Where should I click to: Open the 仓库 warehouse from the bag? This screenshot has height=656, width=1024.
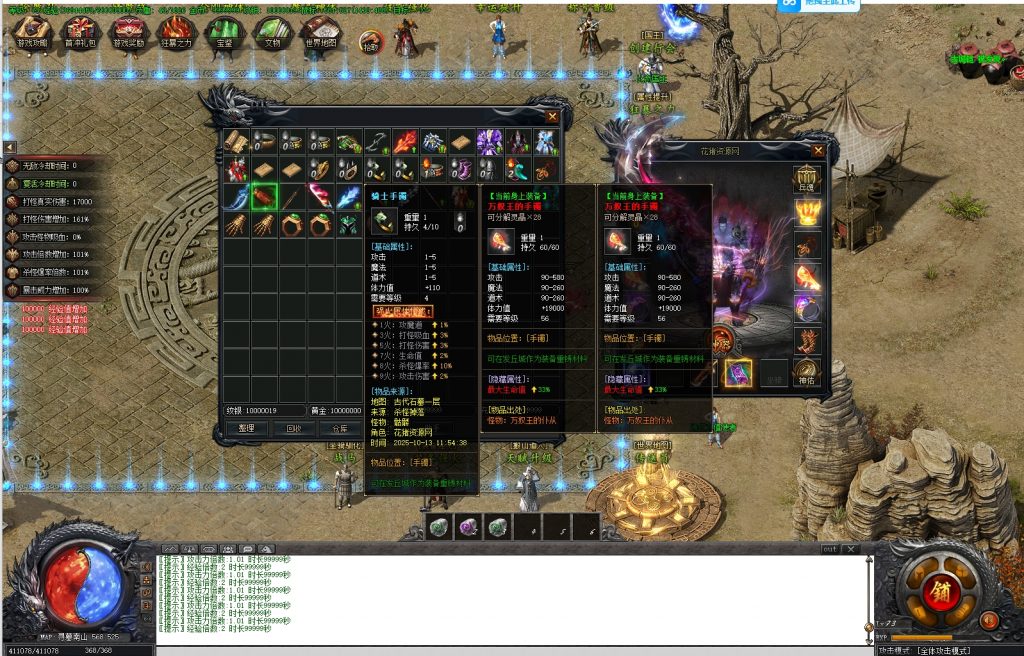340,428
